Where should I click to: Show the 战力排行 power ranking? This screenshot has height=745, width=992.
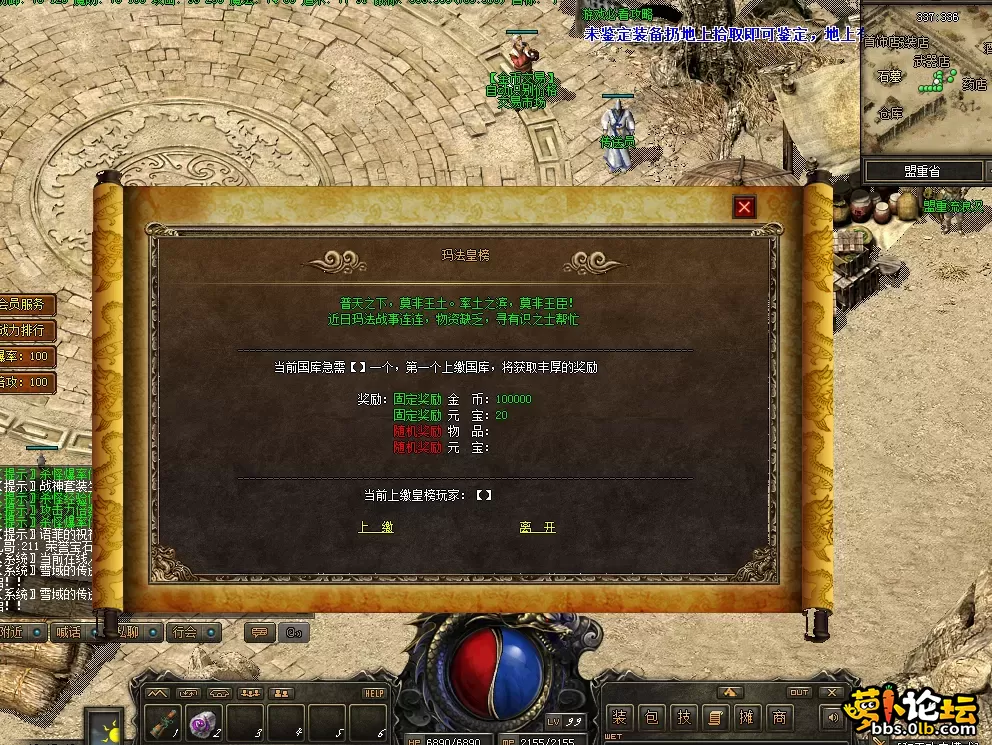(24, 330)
